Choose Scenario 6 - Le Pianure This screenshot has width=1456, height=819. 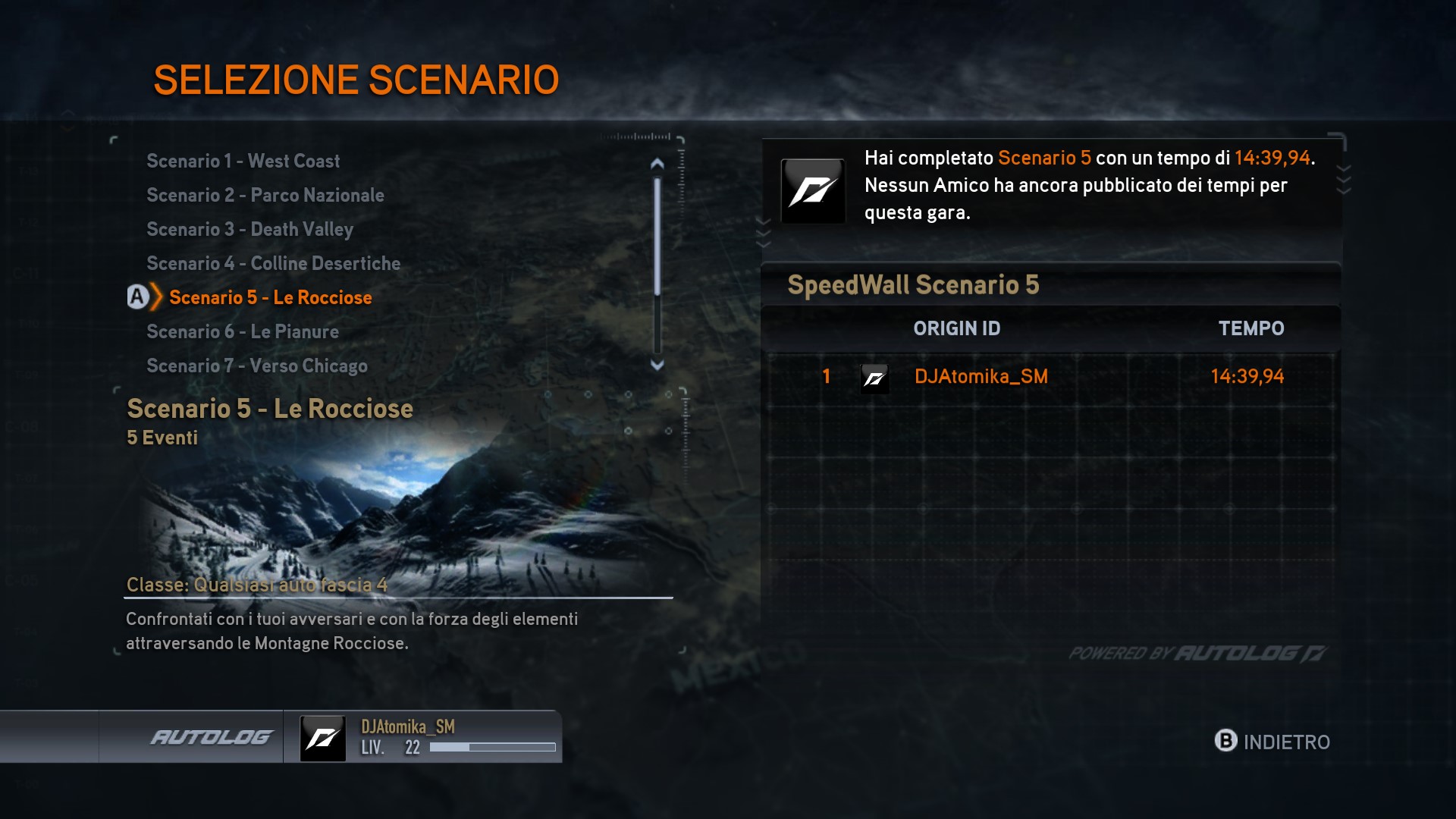(242, 331)
